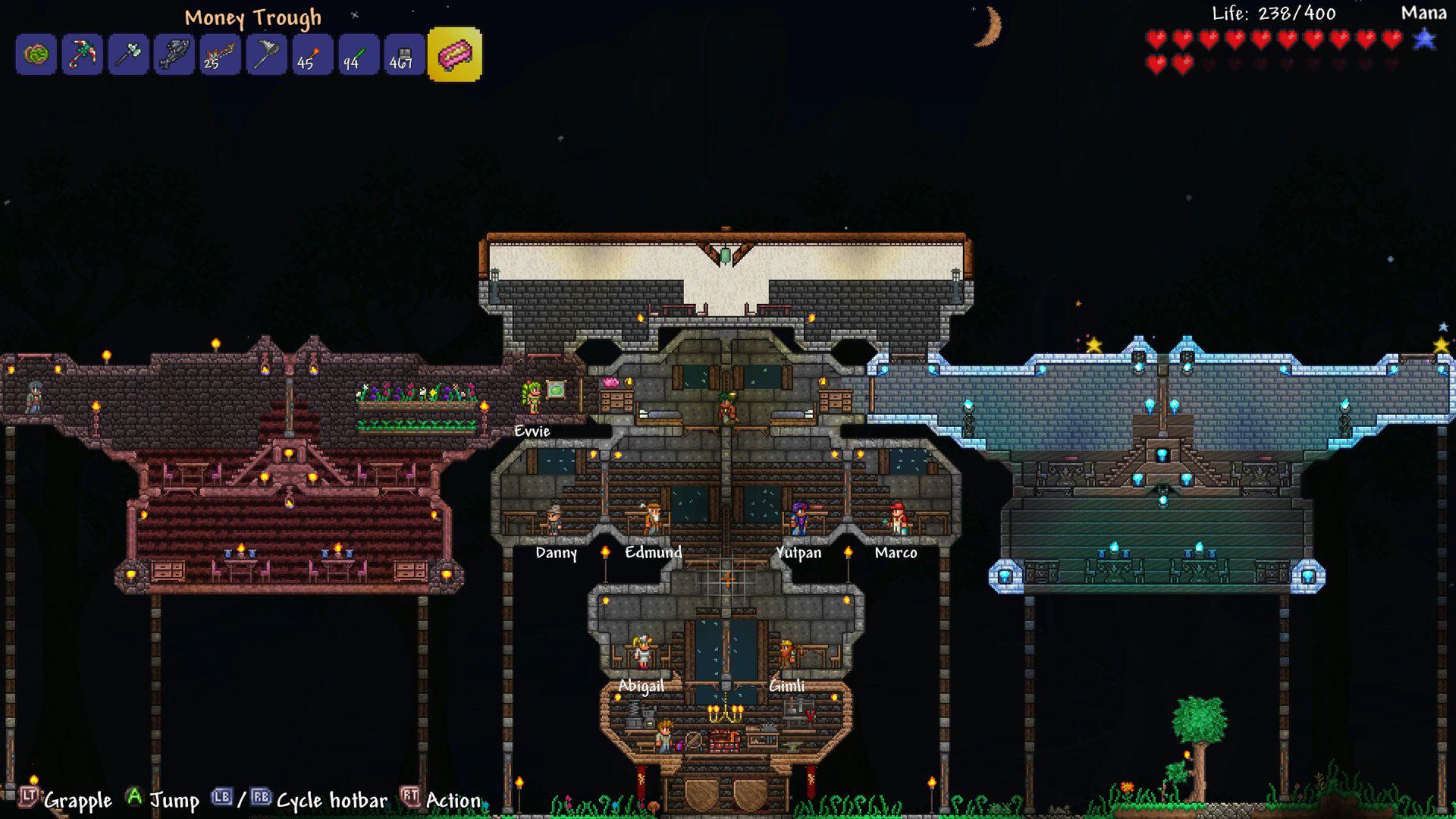Click the blue Mana star icon

pyautogui.click(x=1425, y=39)
